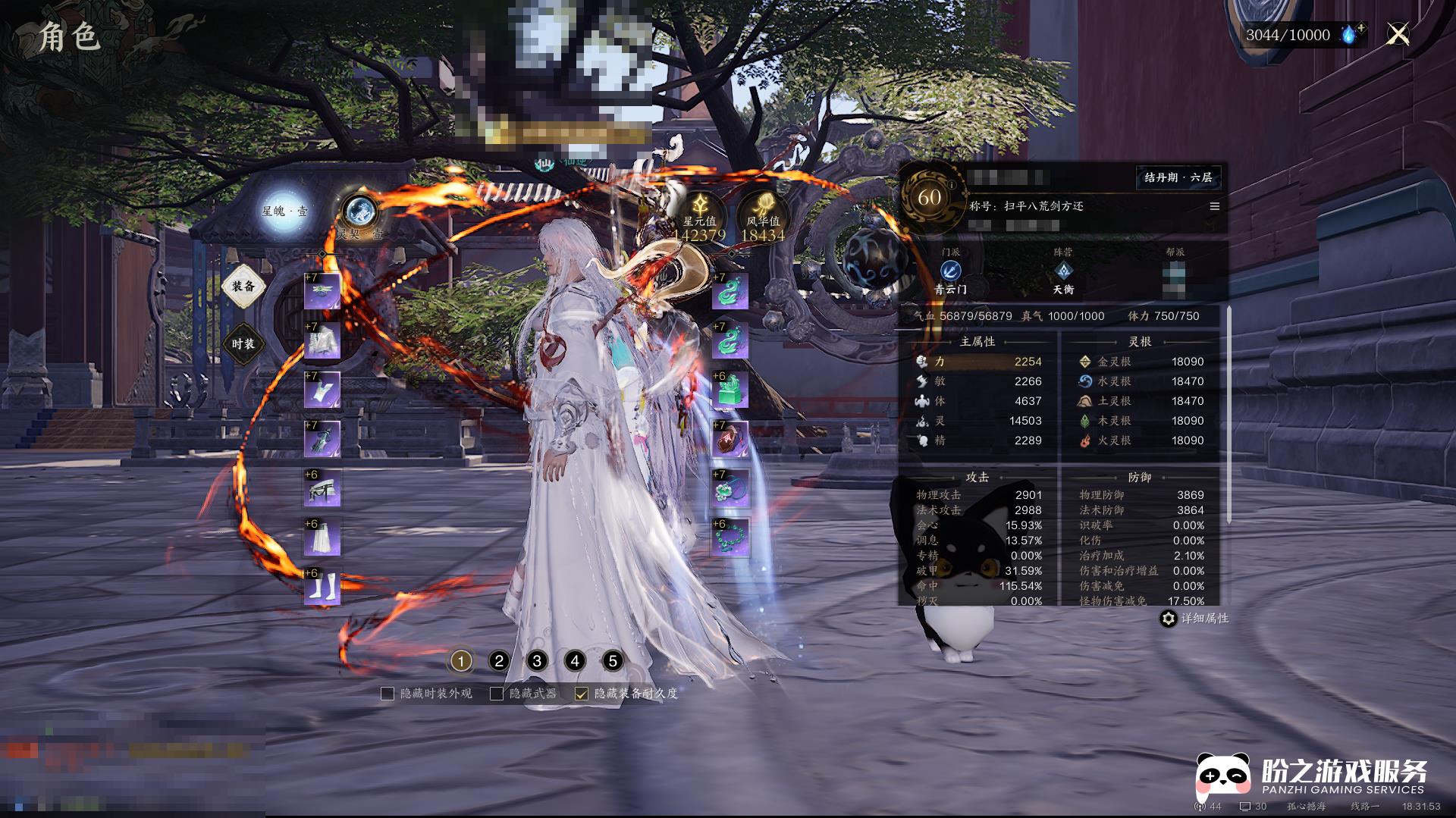The image size is (1456, 818).
Task: Select the +6 white skirt leg armor slot
Action: point(322,538)
